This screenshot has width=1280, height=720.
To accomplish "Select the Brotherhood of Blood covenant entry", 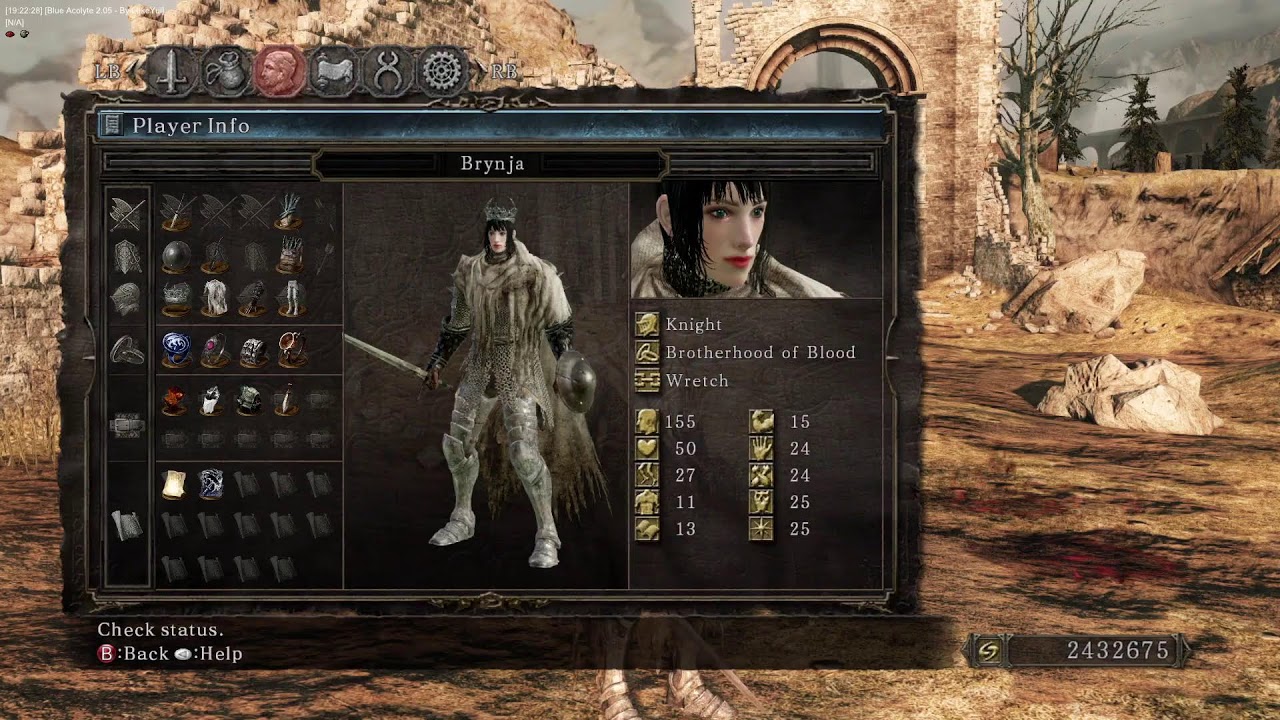I will [x=760, y=352].
